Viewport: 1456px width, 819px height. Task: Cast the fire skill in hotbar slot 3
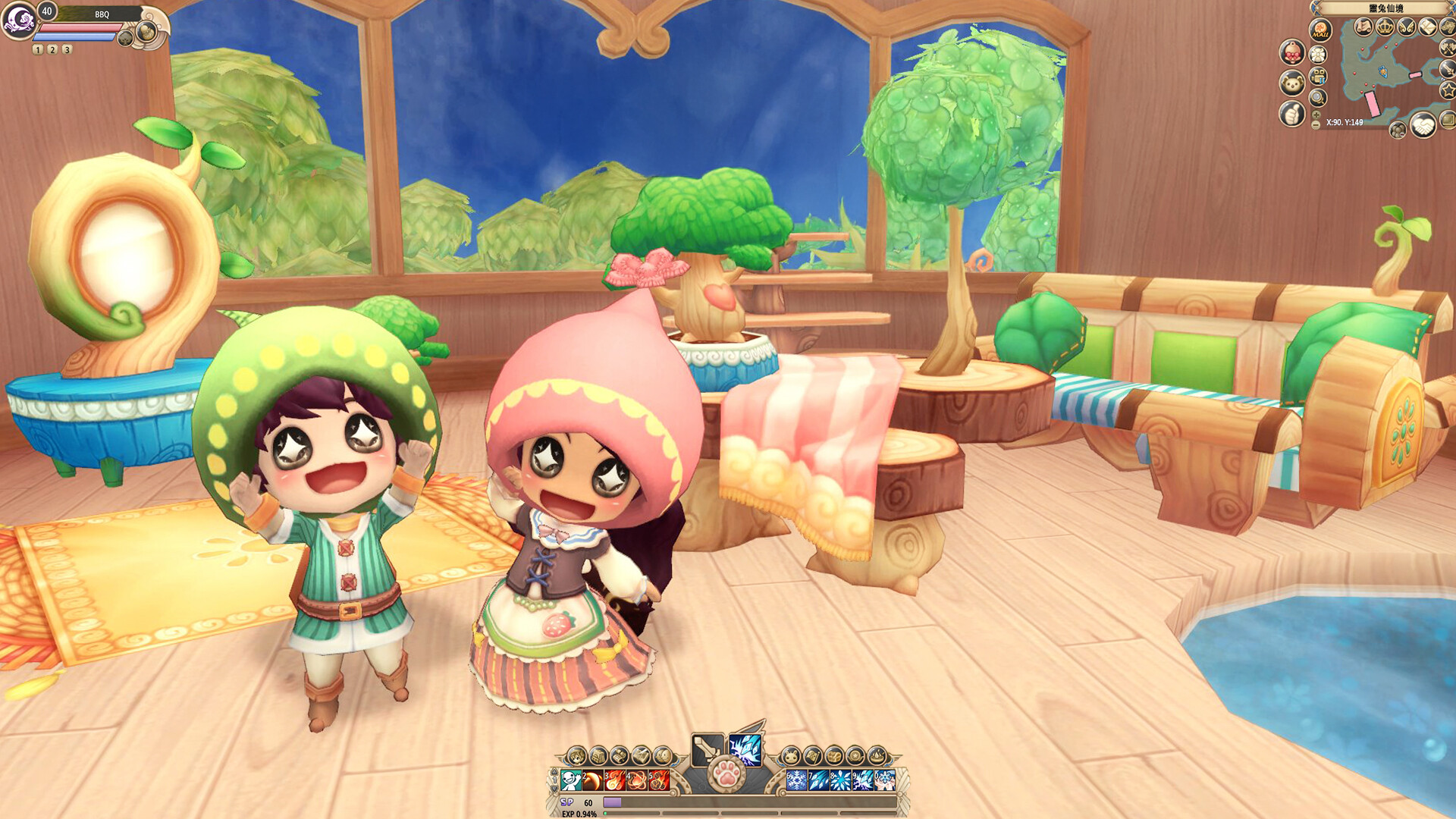click(x=614, y=780)
